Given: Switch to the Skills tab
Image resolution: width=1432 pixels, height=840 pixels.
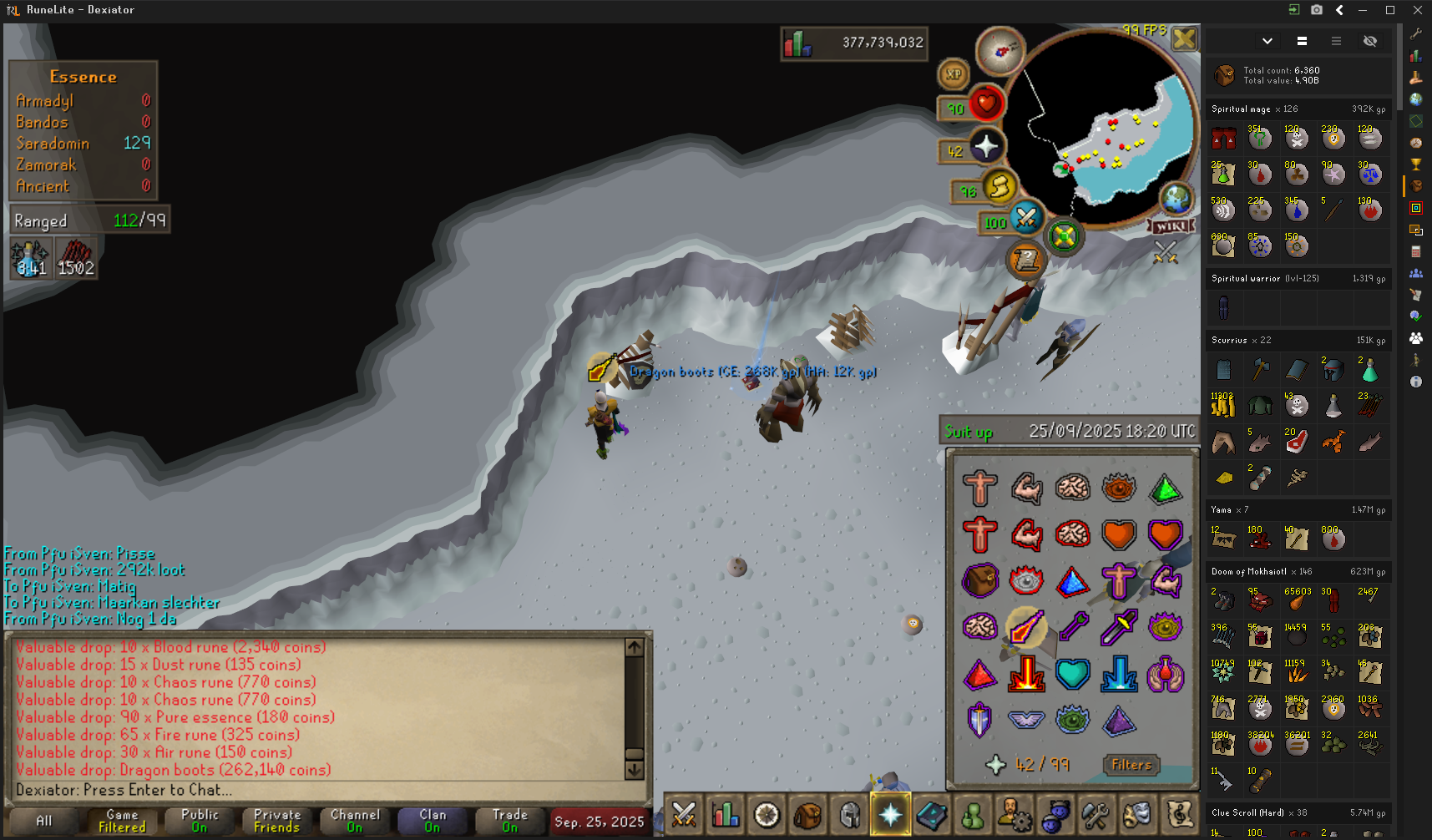Looking at the screenshot, I should [x=725, y=815].
